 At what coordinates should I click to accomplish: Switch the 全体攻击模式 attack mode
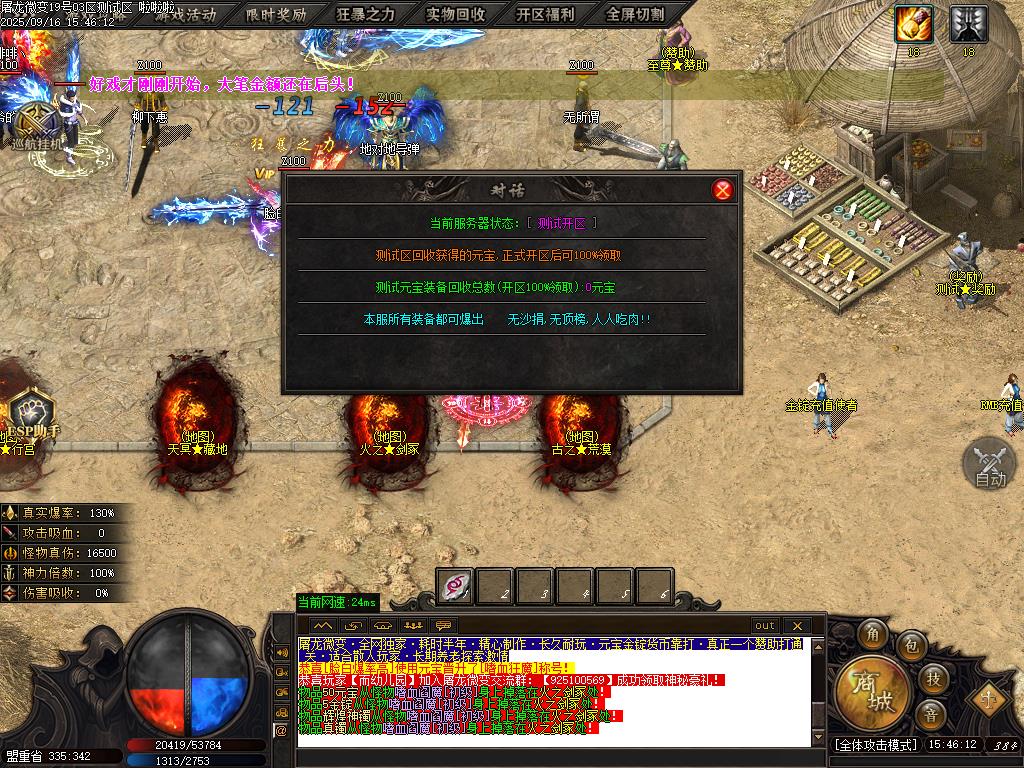click(x=875, y=744)
